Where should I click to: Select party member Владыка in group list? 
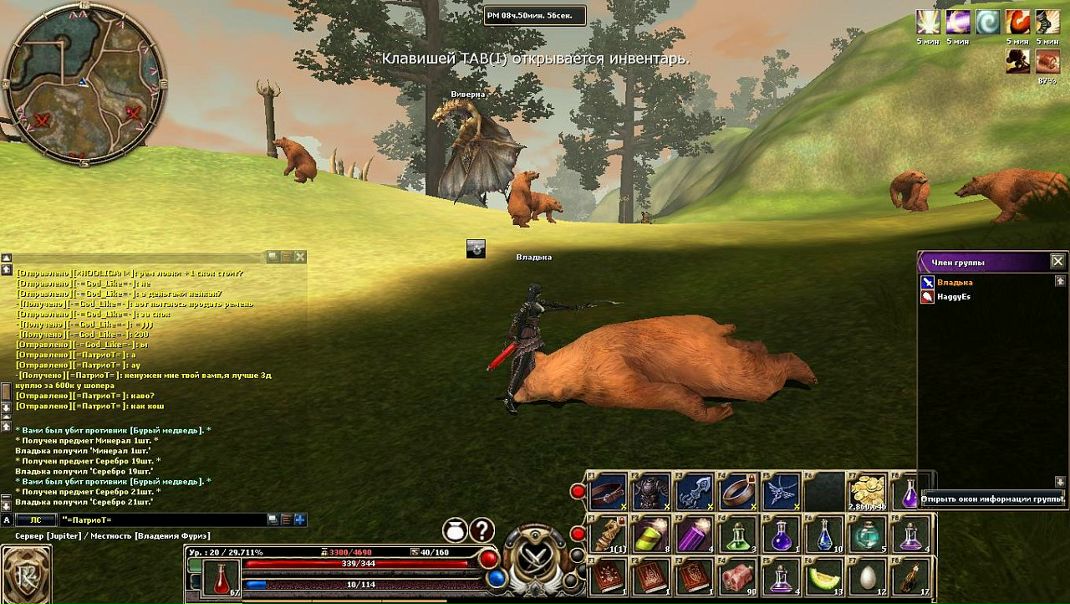click(953, 282)
